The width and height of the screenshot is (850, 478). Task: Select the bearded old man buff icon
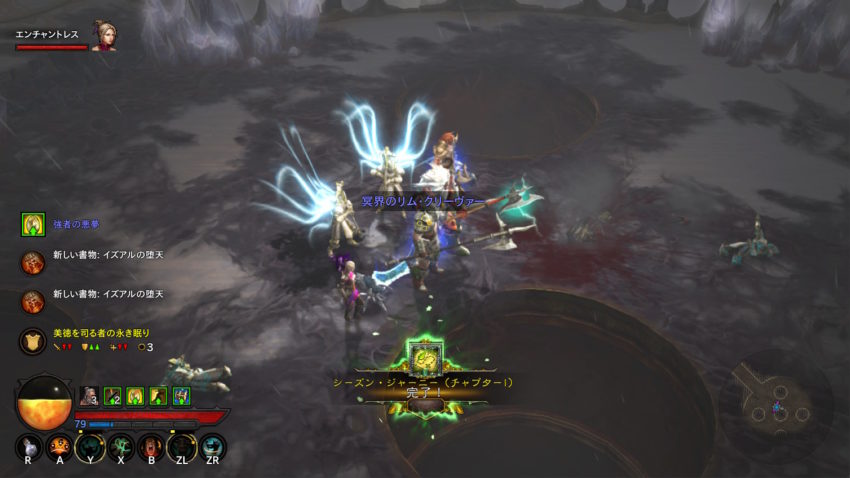point(88,395)
